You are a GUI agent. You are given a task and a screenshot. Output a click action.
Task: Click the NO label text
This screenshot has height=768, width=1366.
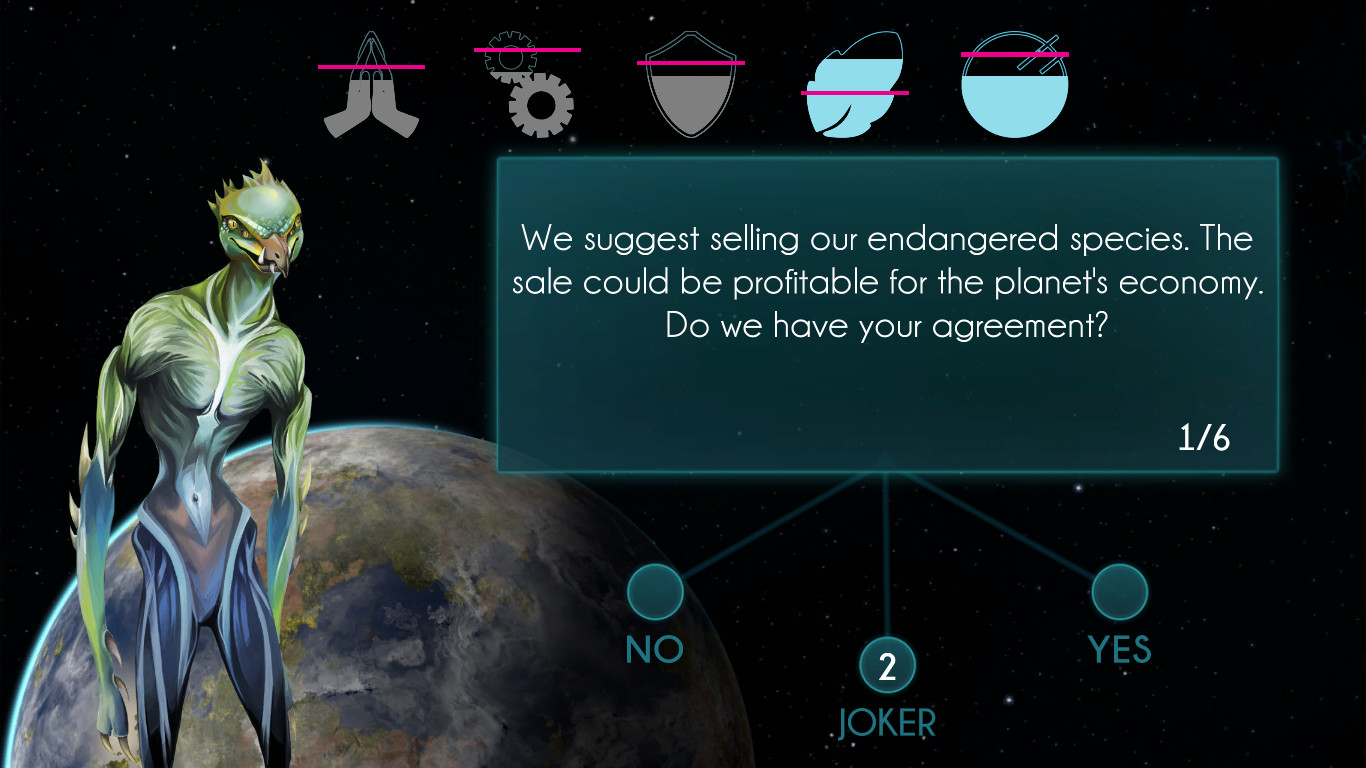click(x=654, y=649)
